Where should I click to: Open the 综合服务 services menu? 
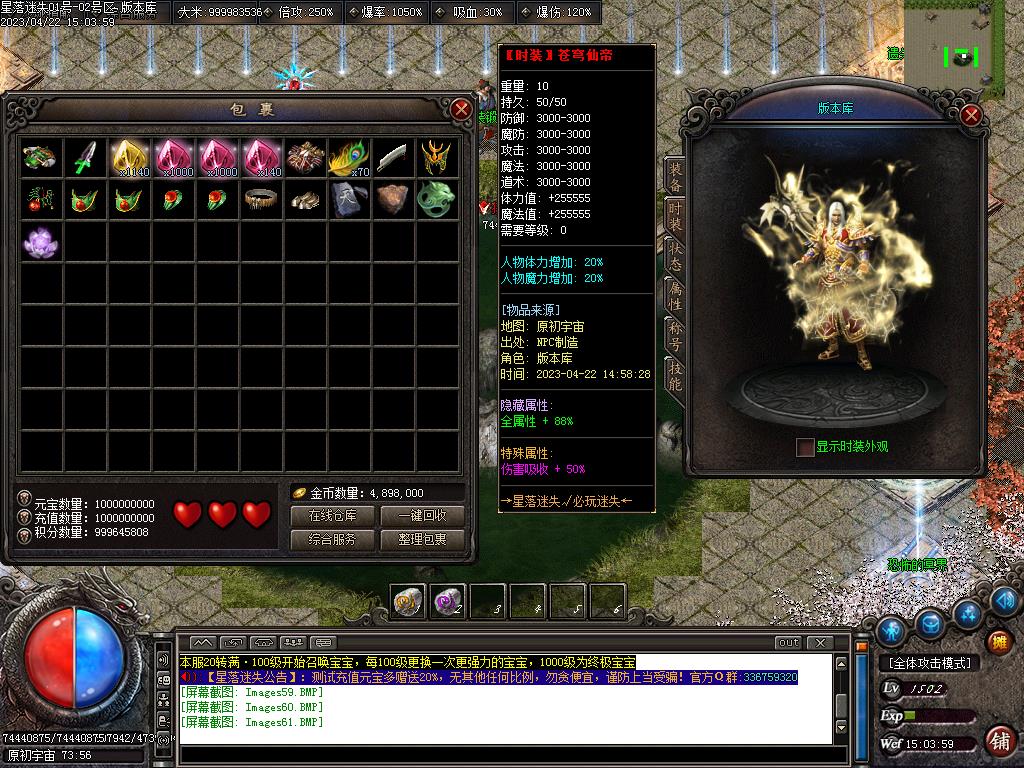pyautogui.click(x=333, y=539)
